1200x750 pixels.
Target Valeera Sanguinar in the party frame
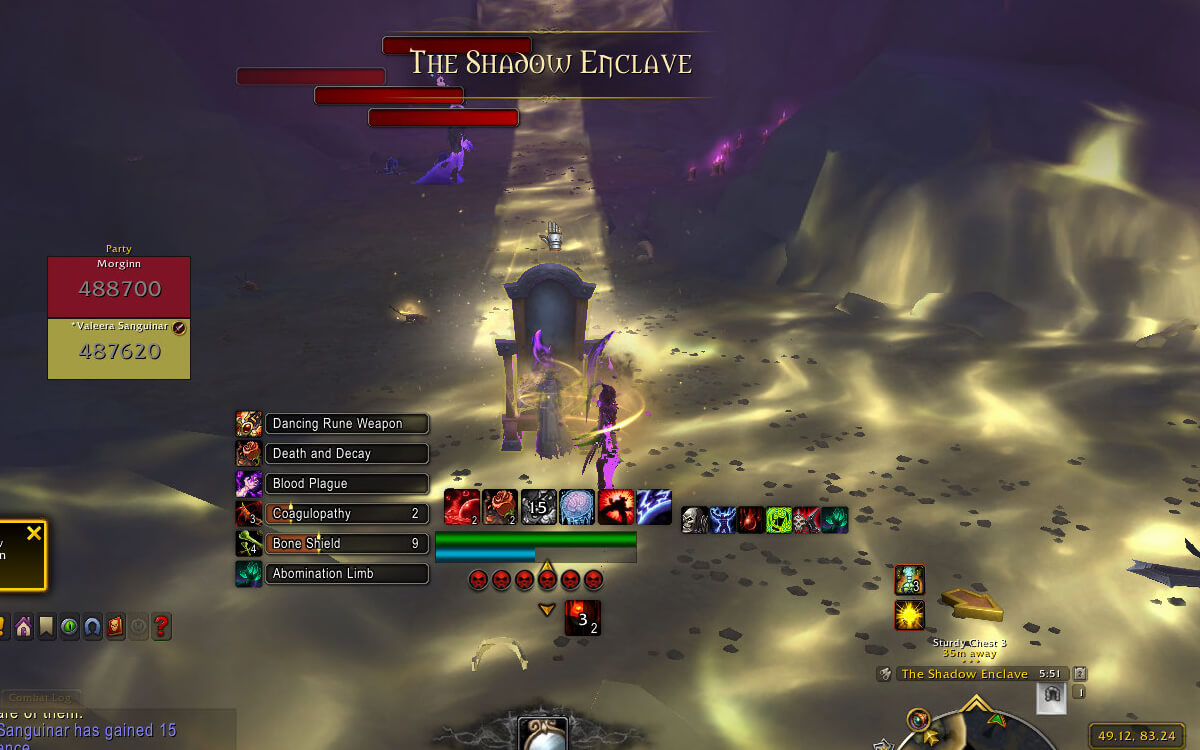tap(119, 349)
